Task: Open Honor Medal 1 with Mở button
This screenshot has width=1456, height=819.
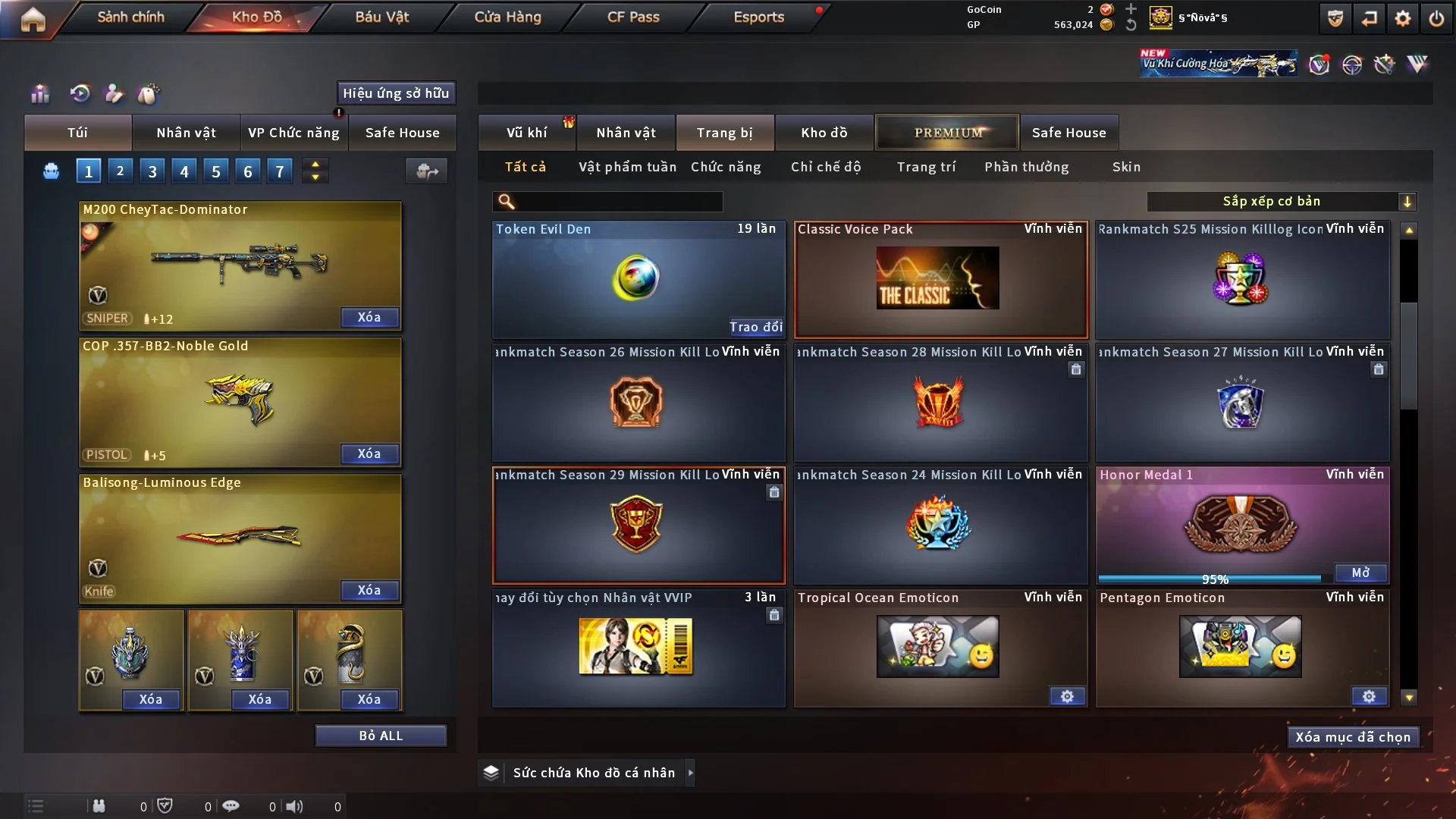Action: 1360,573
